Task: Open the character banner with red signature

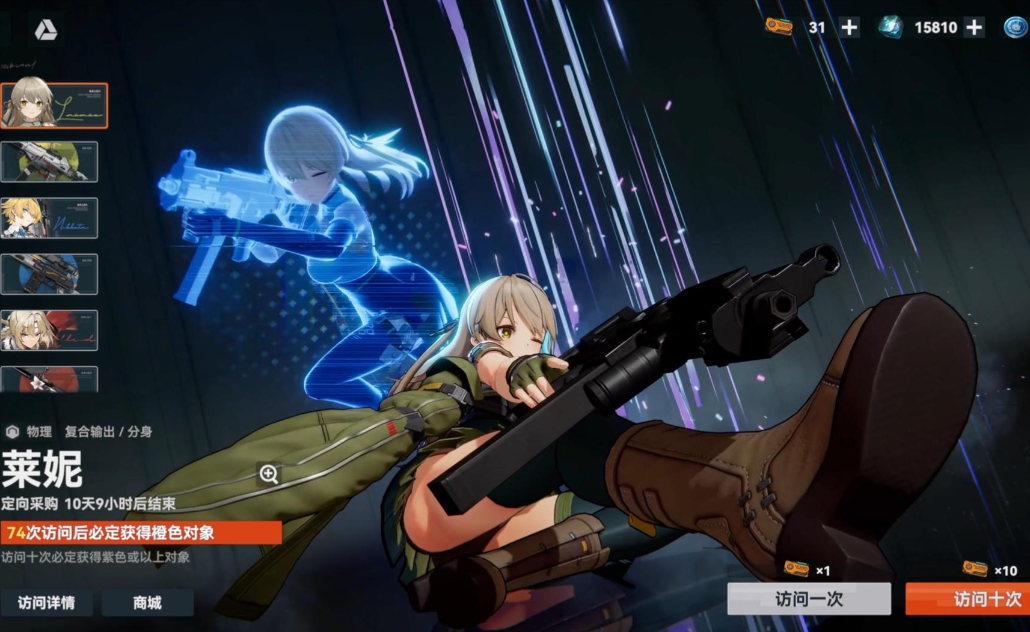Action: [50, 330]
